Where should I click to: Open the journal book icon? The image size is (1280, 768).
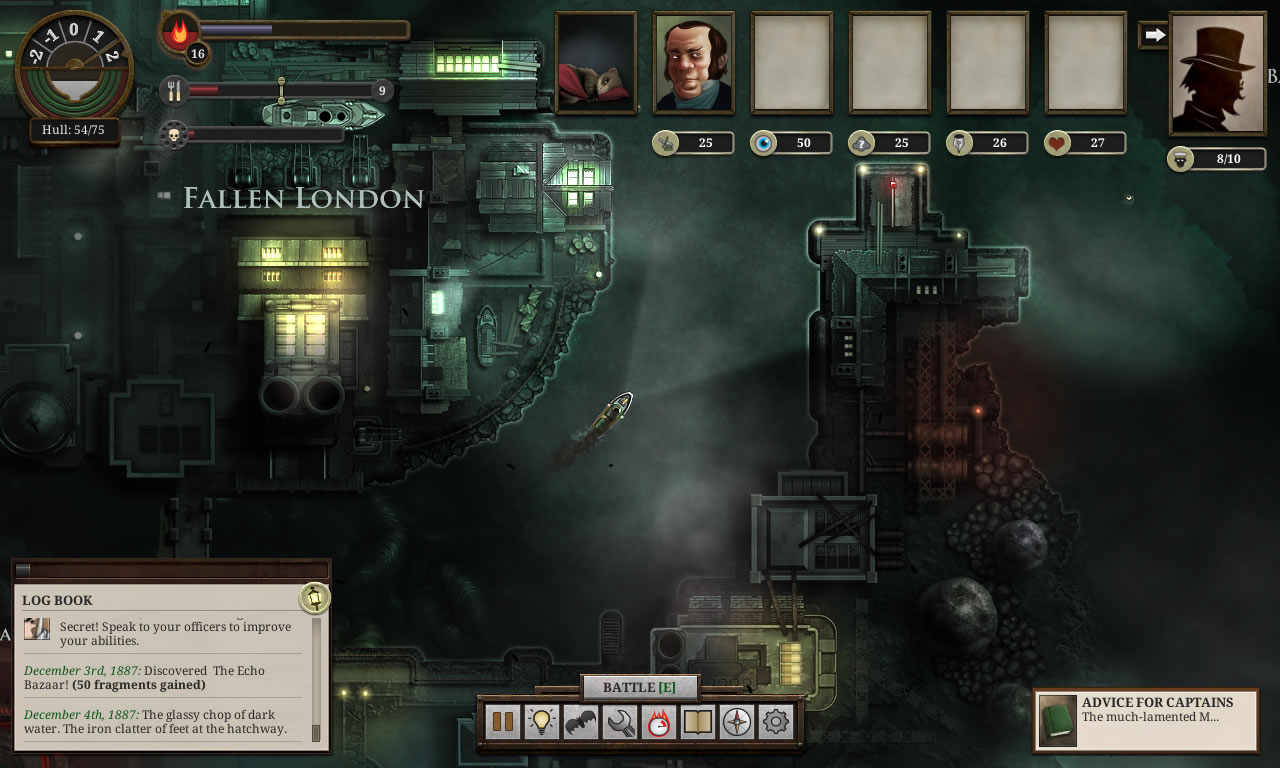[x=698, y=722]
